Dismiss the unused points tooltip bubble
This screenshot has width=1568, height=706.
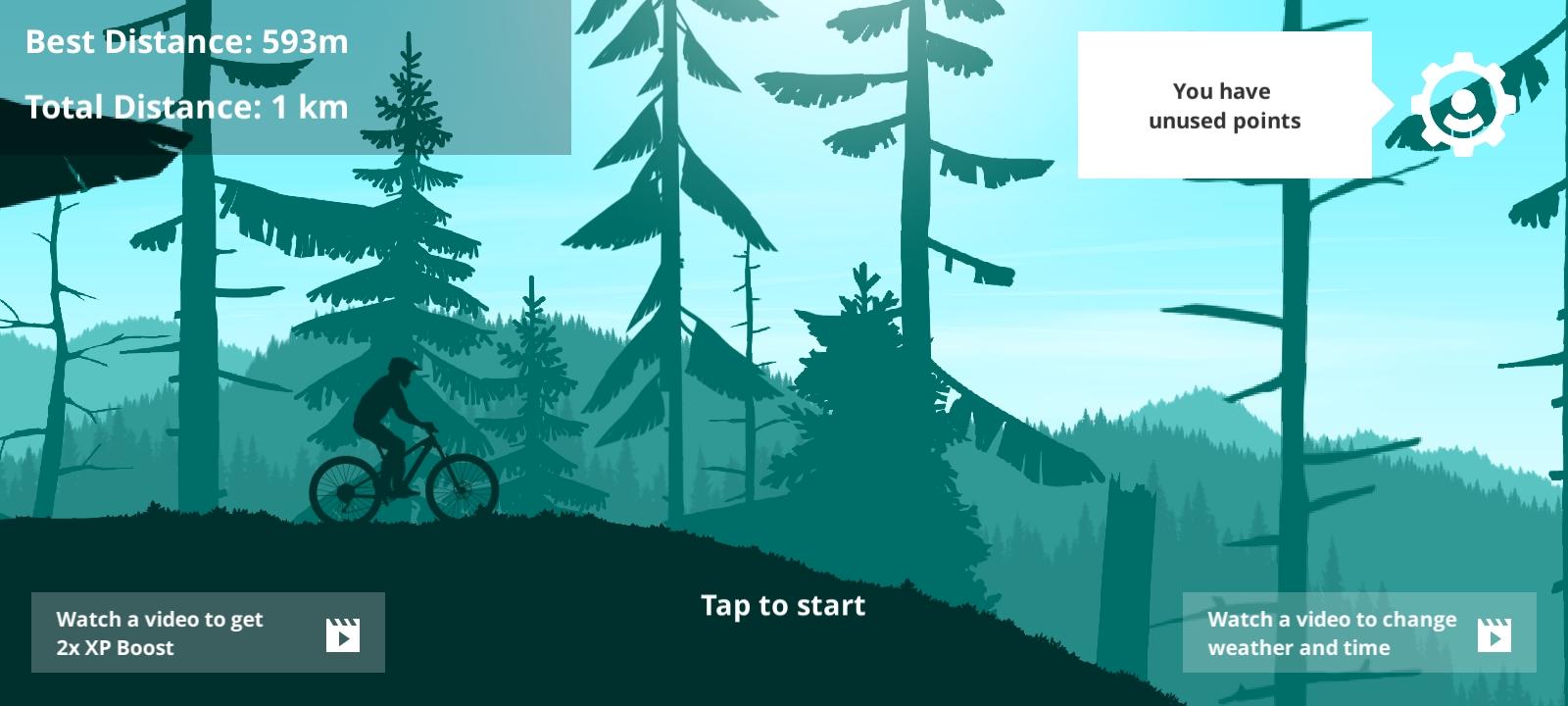pos(1224,105)
